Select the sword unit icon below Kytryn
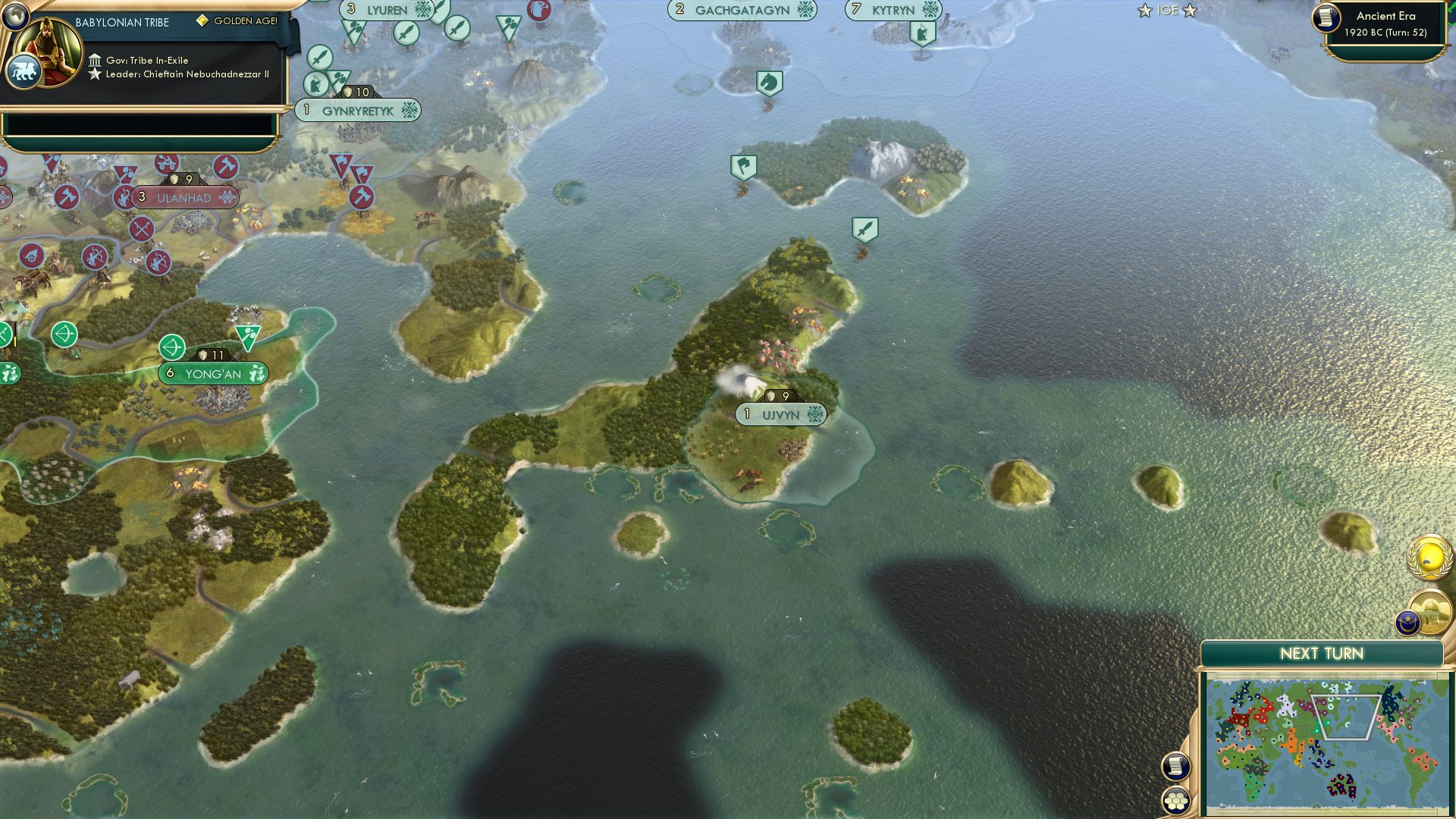Screen dimensions: 1456x819 [864, 225]
